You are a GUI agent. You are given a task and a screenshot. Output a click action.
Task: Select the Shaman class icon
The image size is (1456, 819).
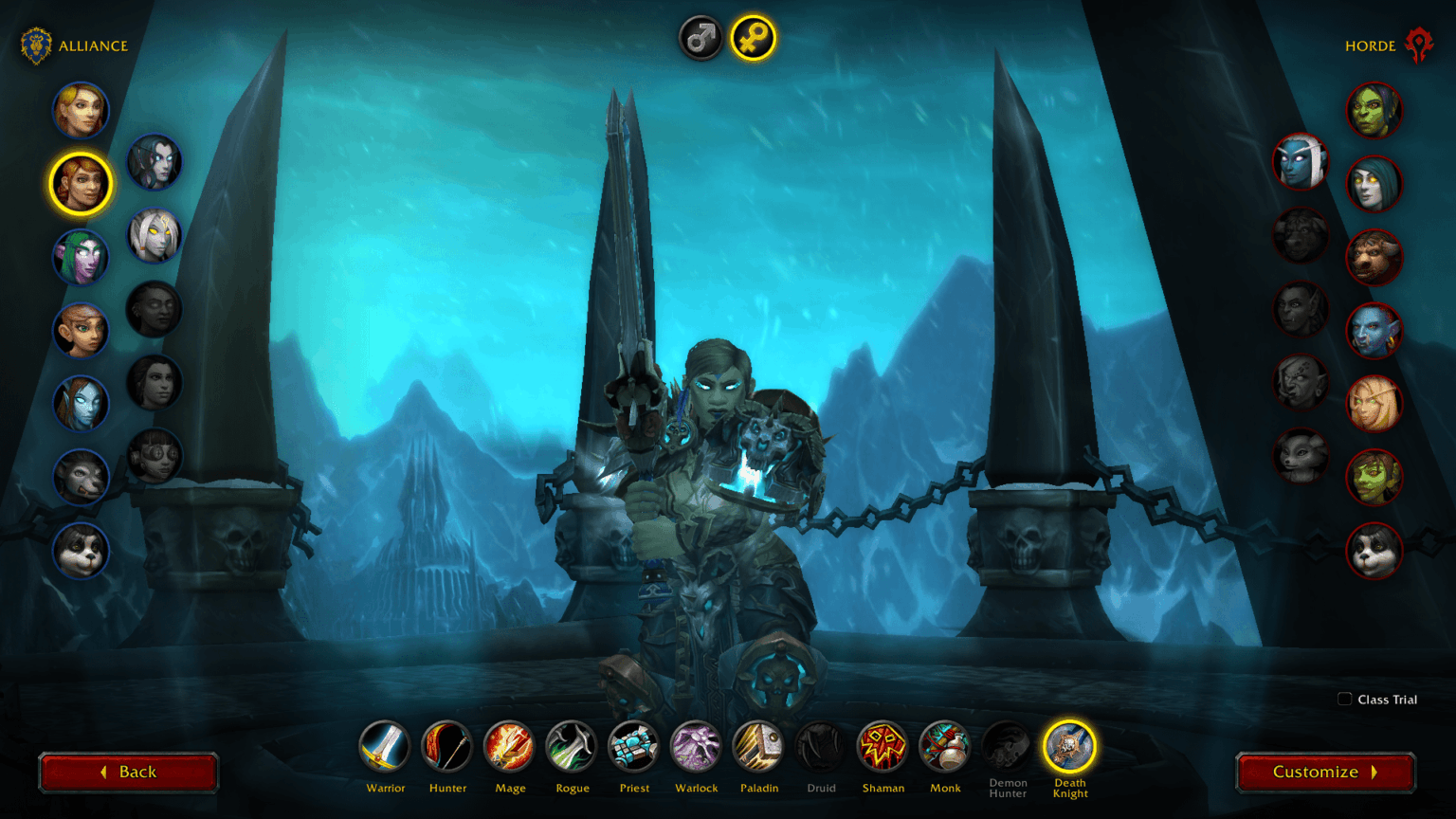pos(883,746)
